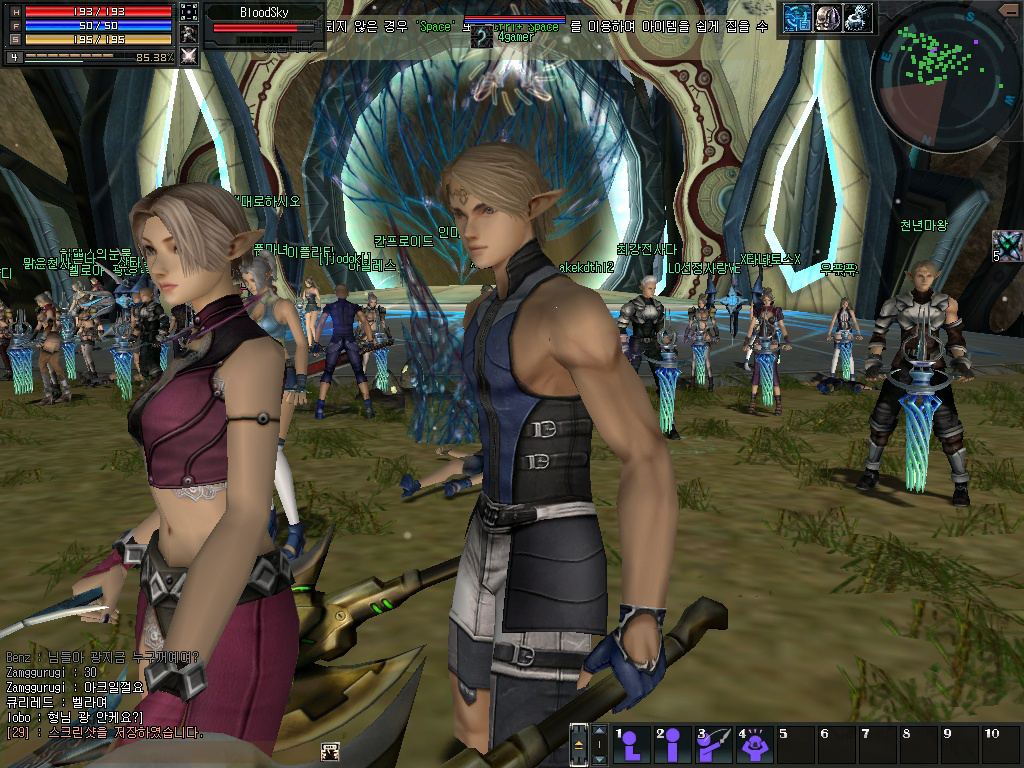1024x768 pixels.
Task: Open the character figure icon beside the status bars
Action: pos(189,34)
